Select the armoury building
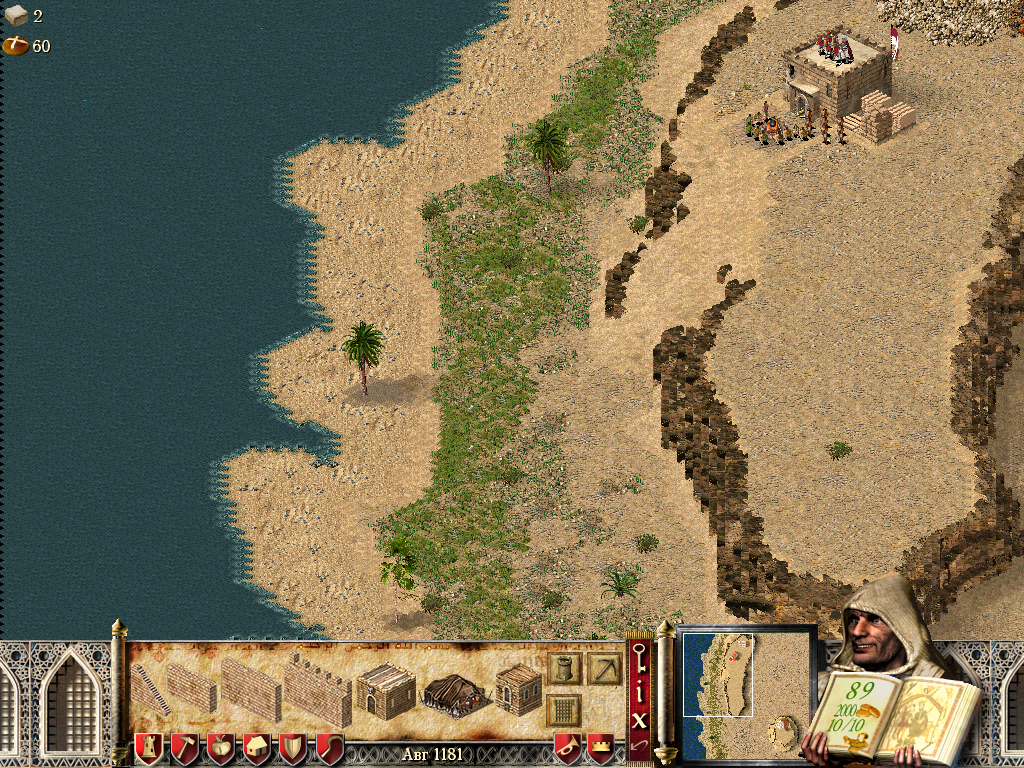The image size is (1024, 768). point(517,689)
